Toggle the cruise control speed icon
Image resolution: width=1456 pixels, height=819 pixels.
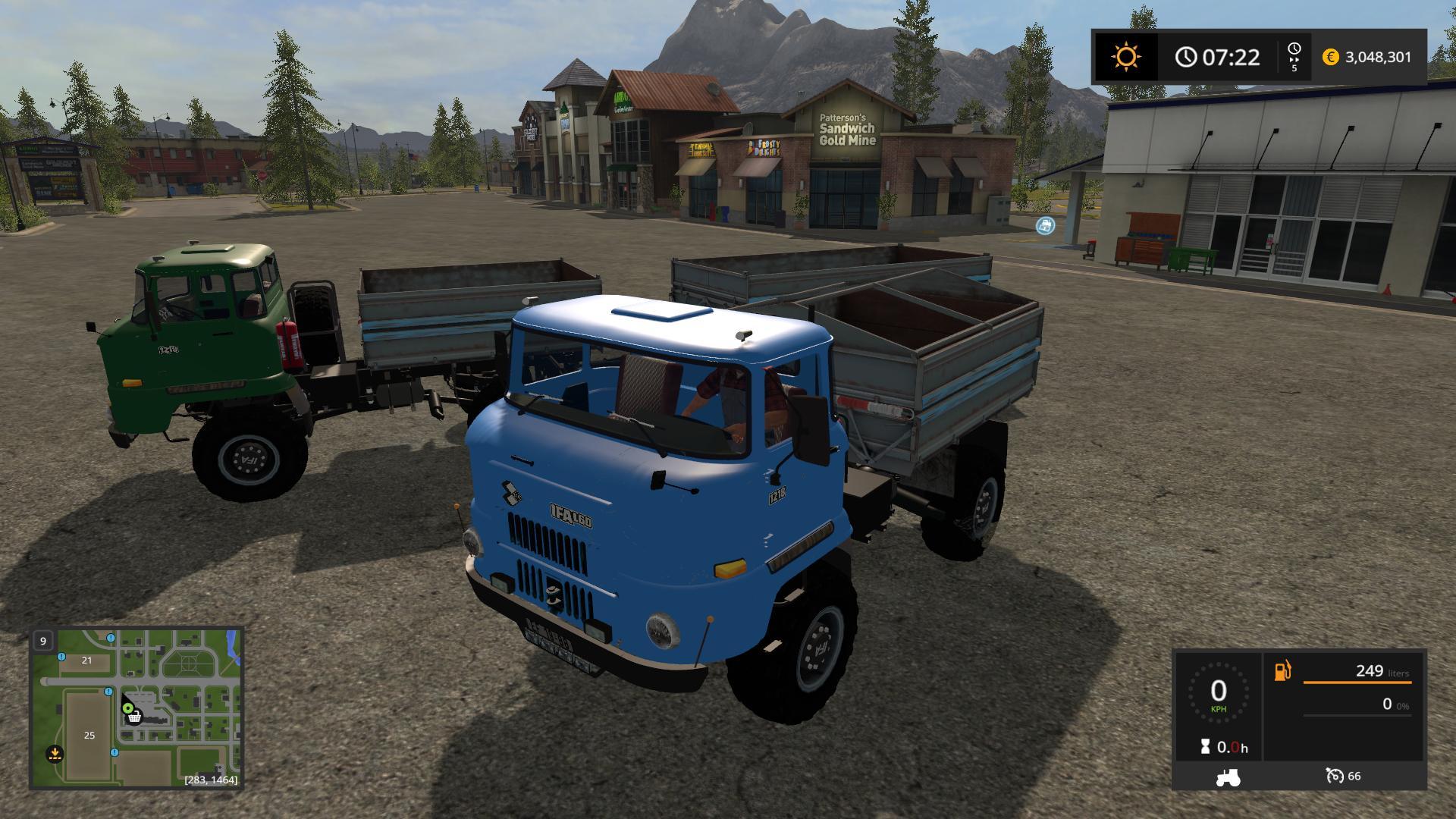pyautogui.click(x=1334, y=776)
